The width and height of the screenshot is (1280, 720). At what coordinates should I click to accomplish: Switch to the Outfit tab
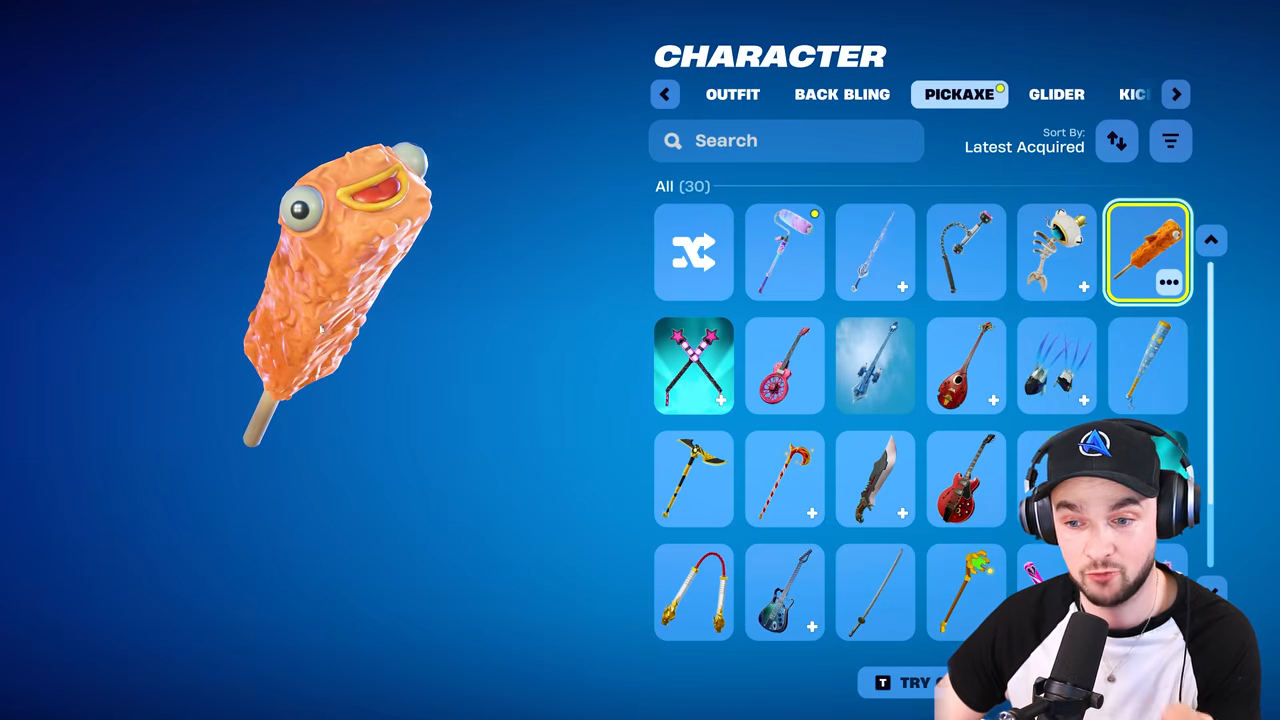732,94
